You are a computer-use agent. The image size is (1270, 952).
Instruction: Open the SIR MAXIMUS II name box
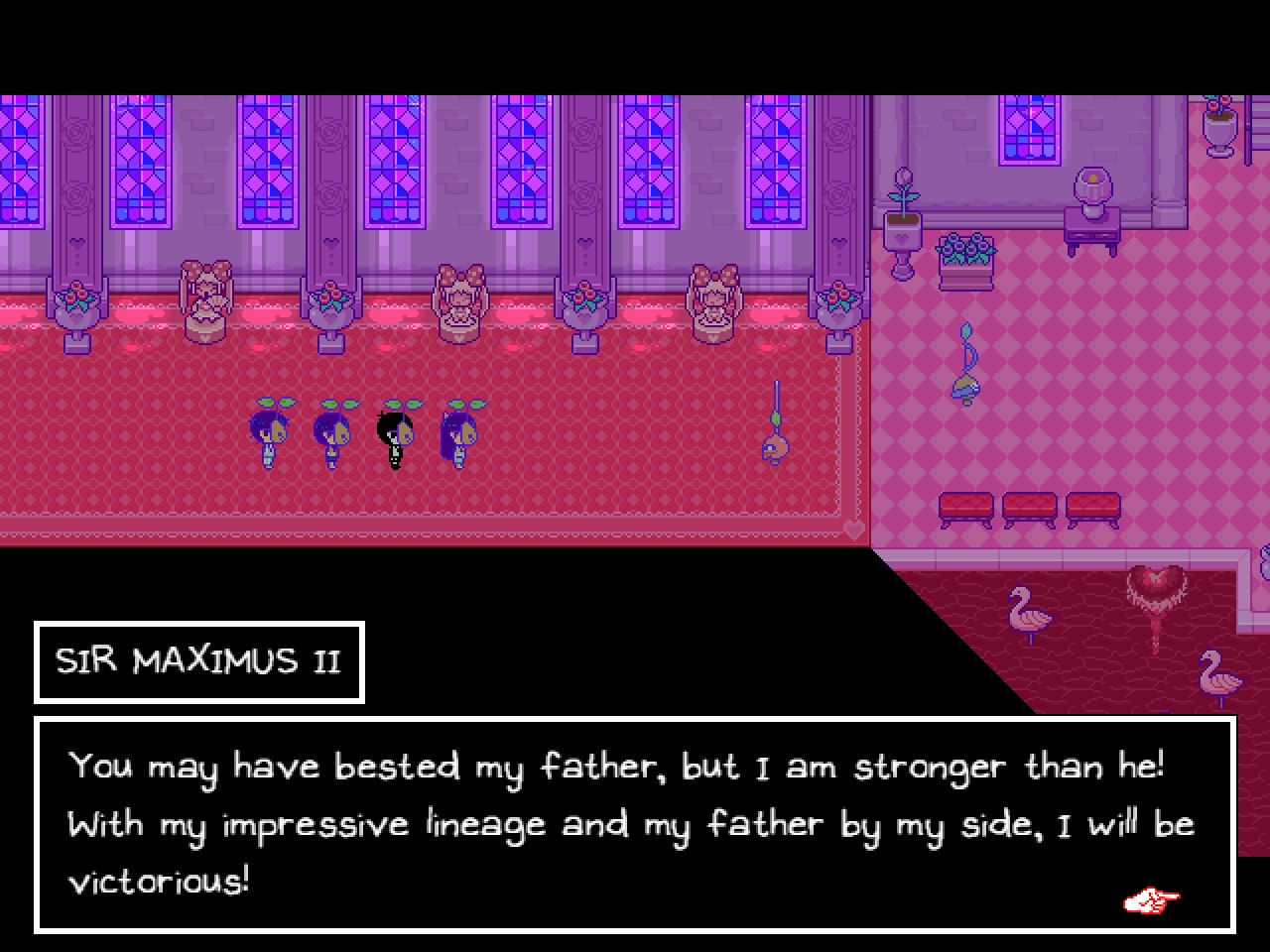coord(198,661)
